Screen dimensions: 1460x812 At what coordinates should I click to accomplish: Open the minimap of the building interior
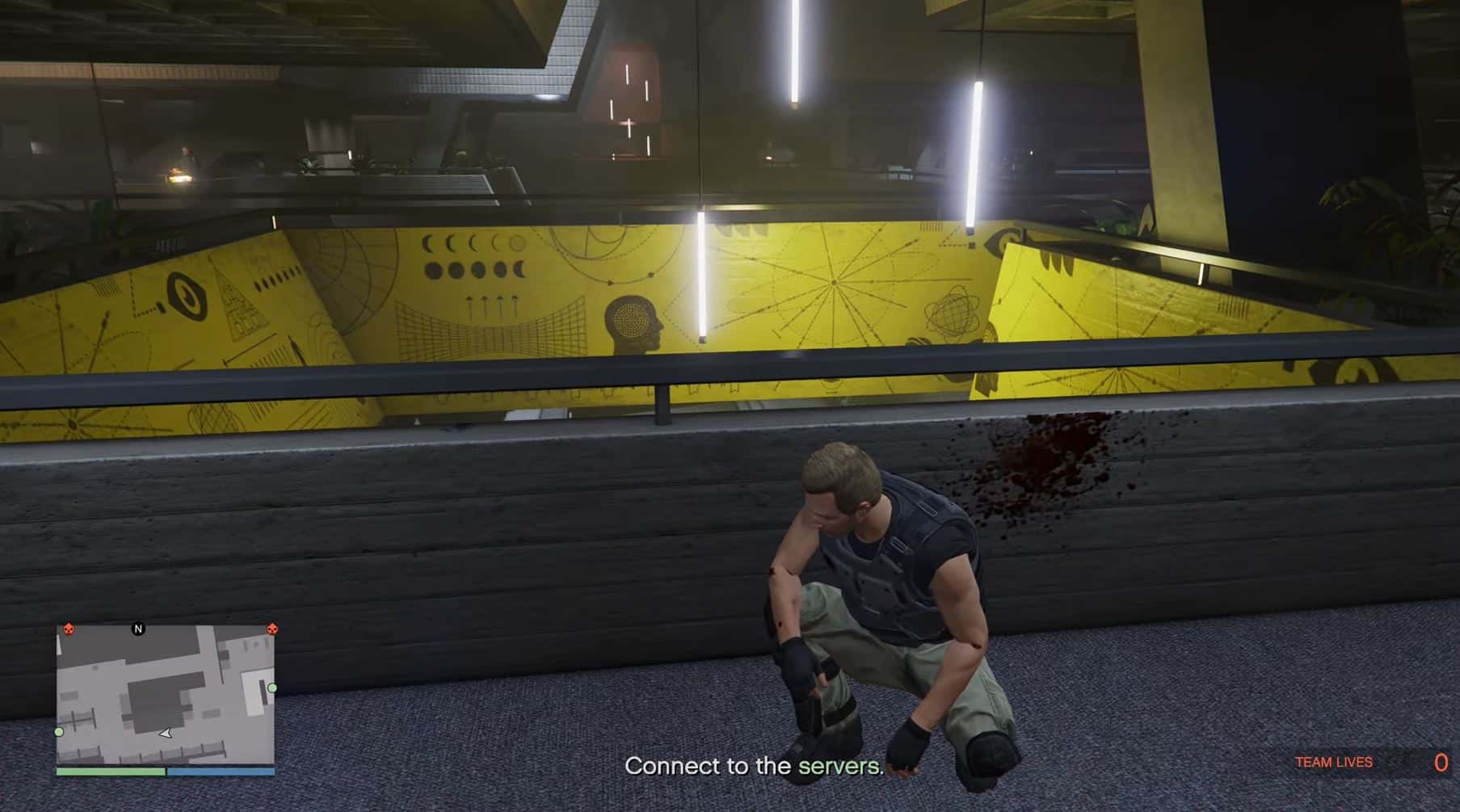coord(166,696)
